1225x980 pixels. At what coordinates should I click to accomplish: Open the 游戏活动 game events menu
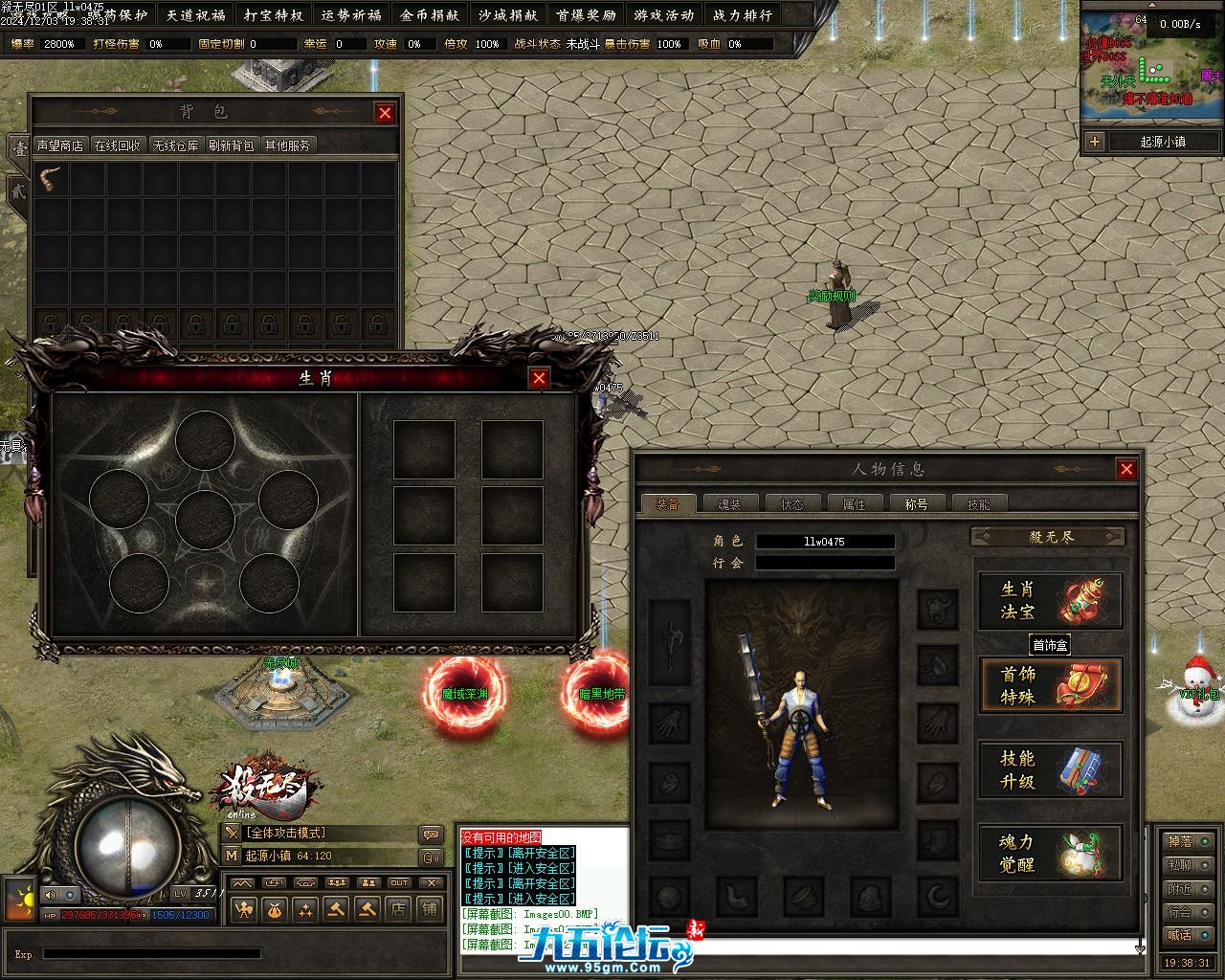click(x=663, y=15)
